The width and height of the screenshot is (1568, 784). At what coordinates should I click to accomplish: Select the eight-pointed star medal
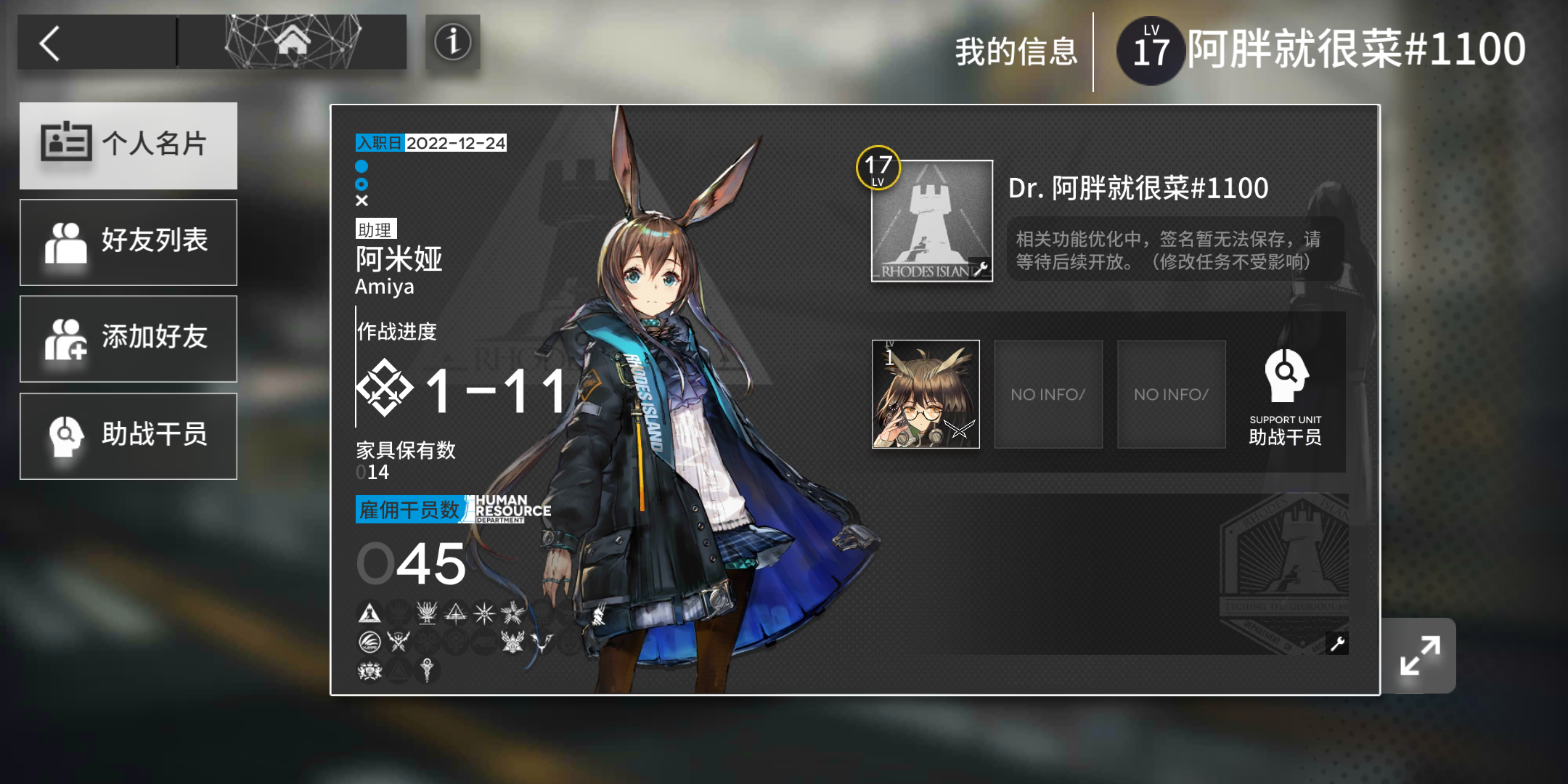click(484, 613)
